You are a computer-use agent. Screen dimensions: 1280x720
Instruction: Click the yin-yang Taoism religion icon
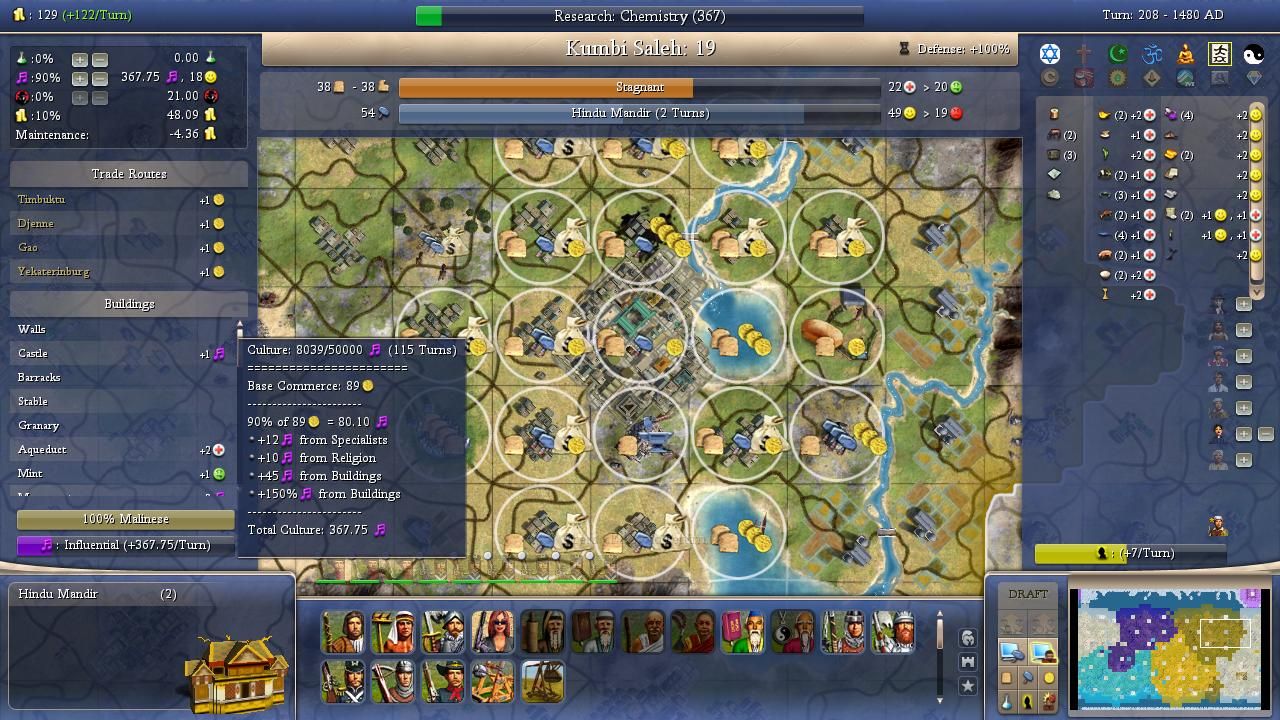coord(1254,54)
